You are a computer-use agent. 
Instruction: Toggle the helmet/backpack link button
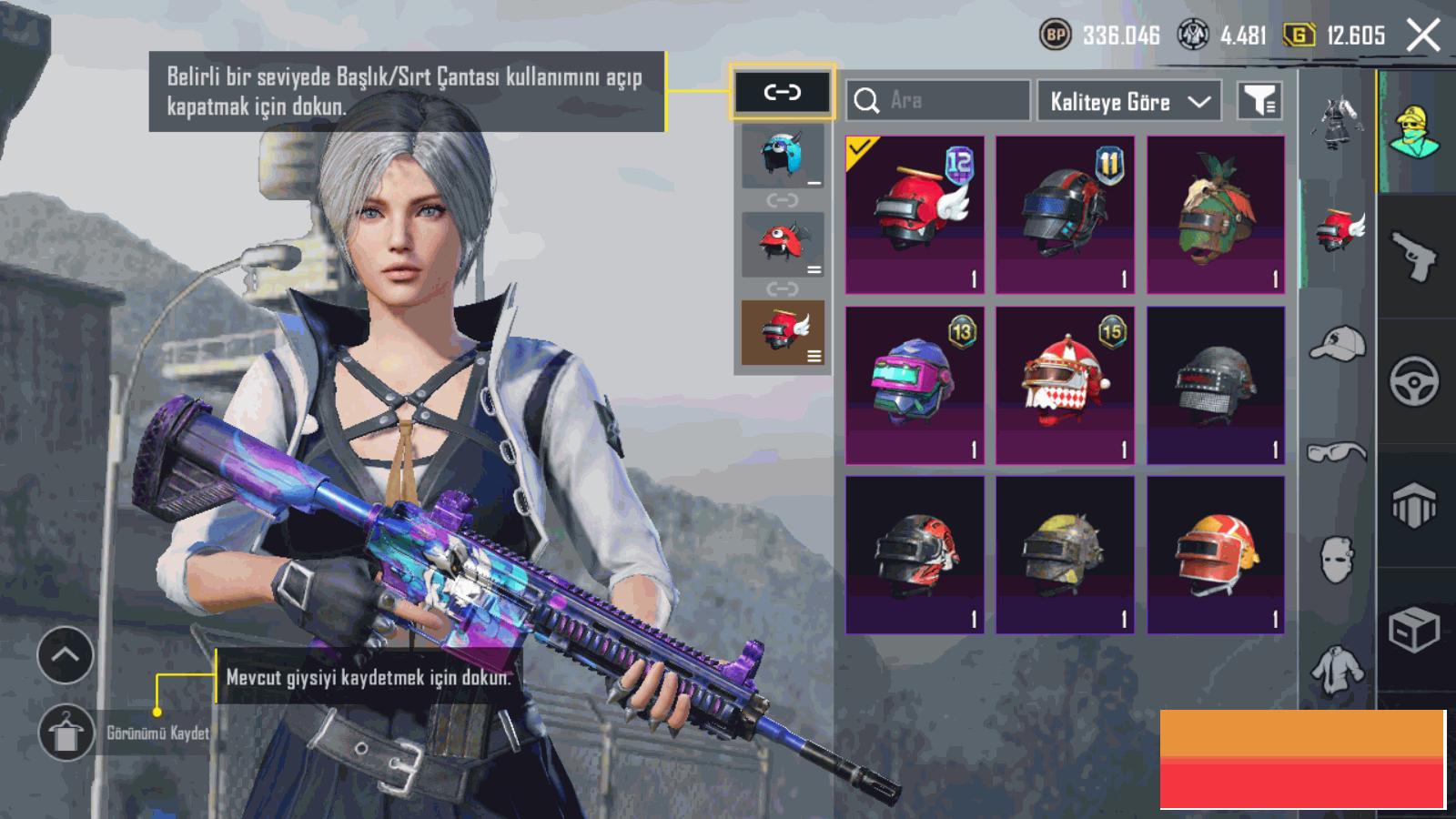tap(782, 92)
